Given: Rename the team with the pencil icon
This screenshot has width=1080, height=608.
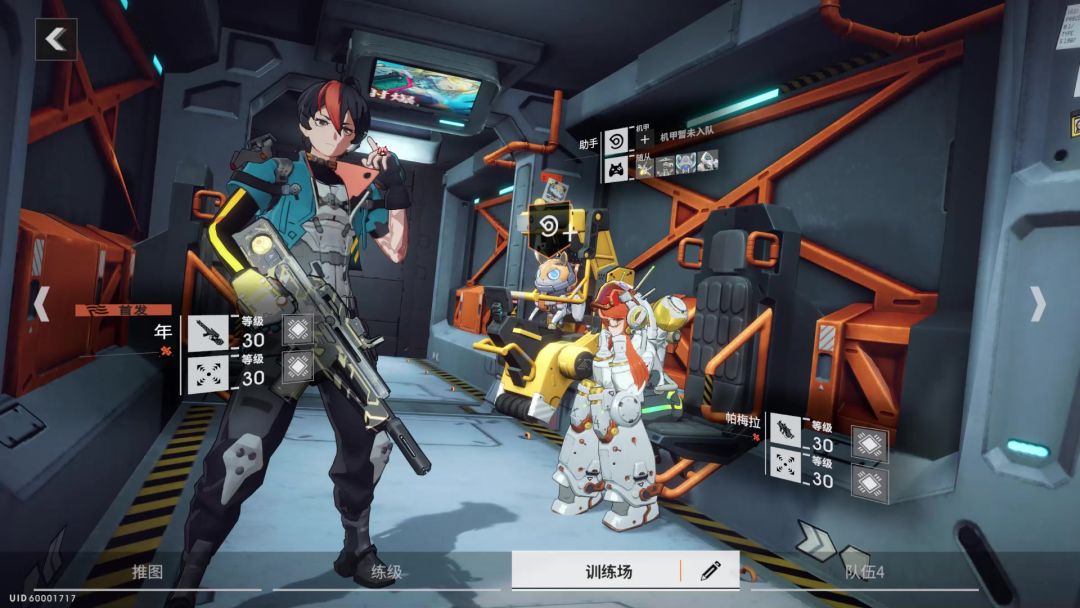Looking at the screenshot, I should tap(710, 572).
